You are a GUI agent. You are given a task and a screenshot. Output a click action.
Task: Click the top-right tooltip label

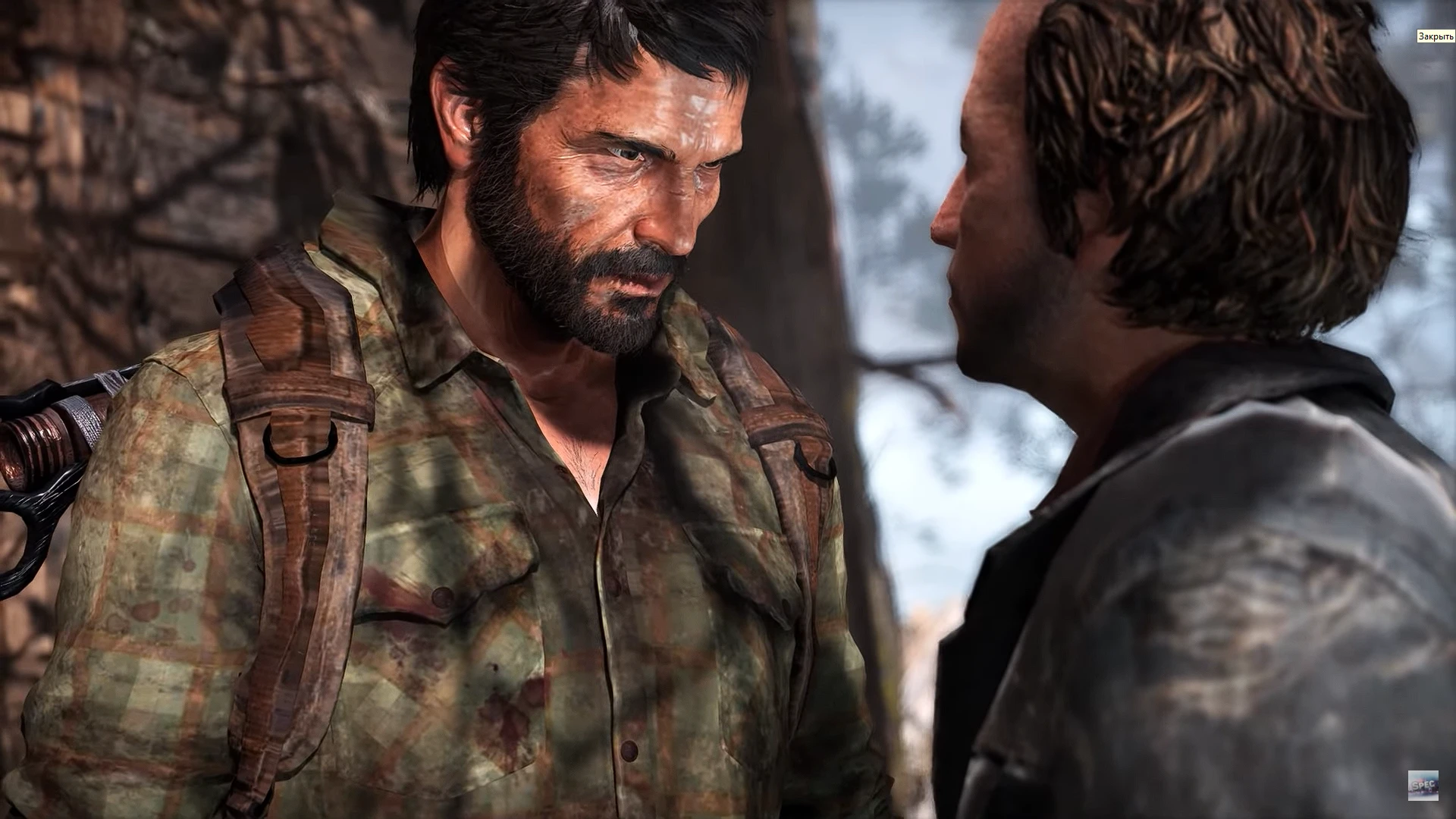pyautogui.click(x=1436, y=34)
